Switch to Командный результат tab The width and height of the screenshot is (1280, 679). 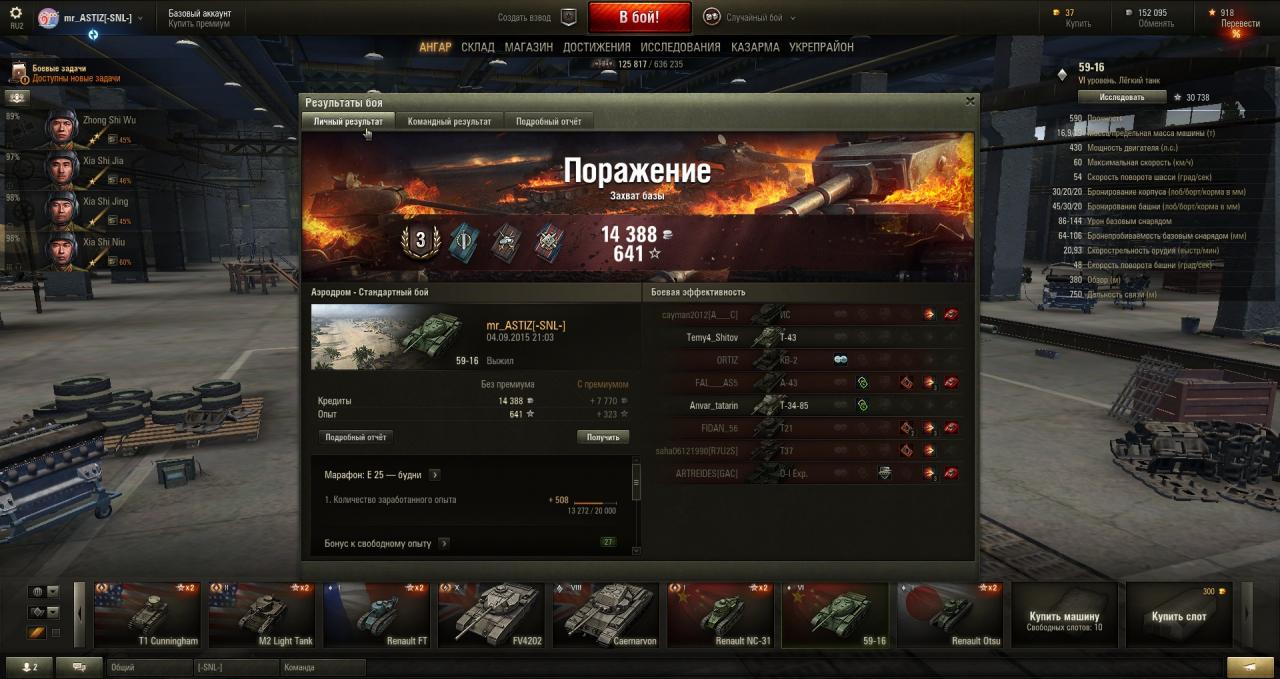pos(449,121)
